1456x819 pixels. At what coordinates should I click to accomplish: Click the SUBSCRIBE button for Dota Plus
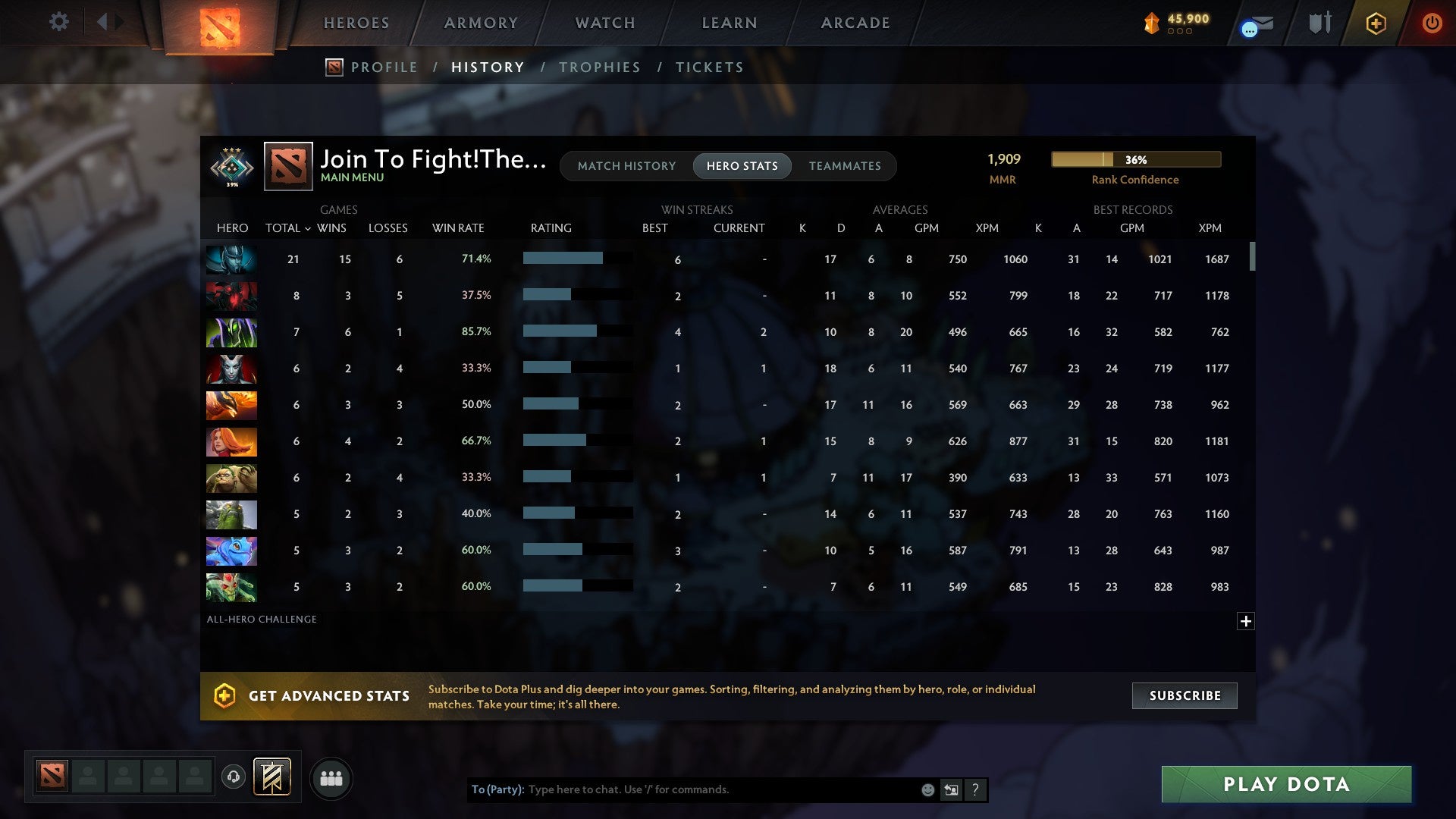pos(1184,695)
